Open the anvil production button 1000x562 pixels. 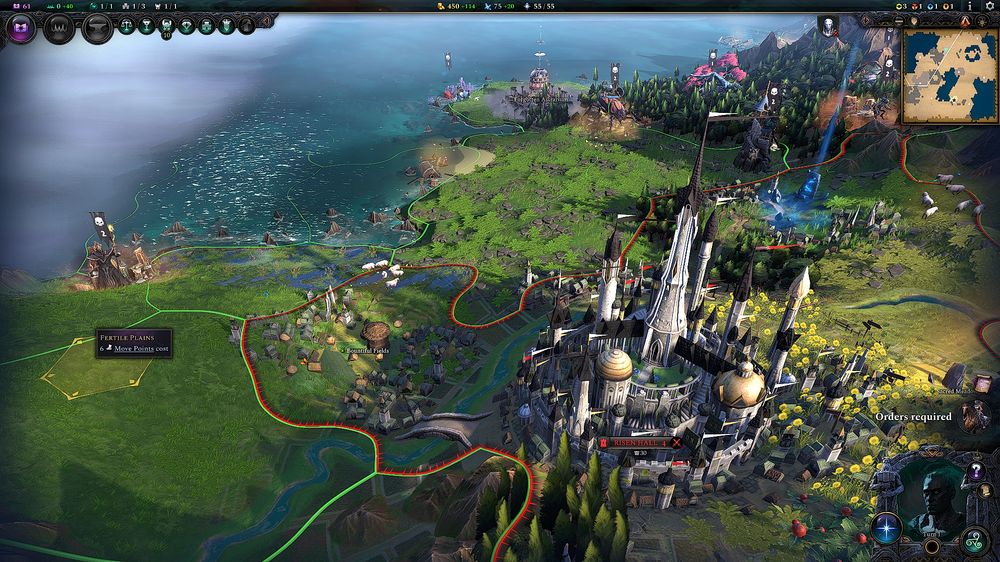(x=96, y=28)
